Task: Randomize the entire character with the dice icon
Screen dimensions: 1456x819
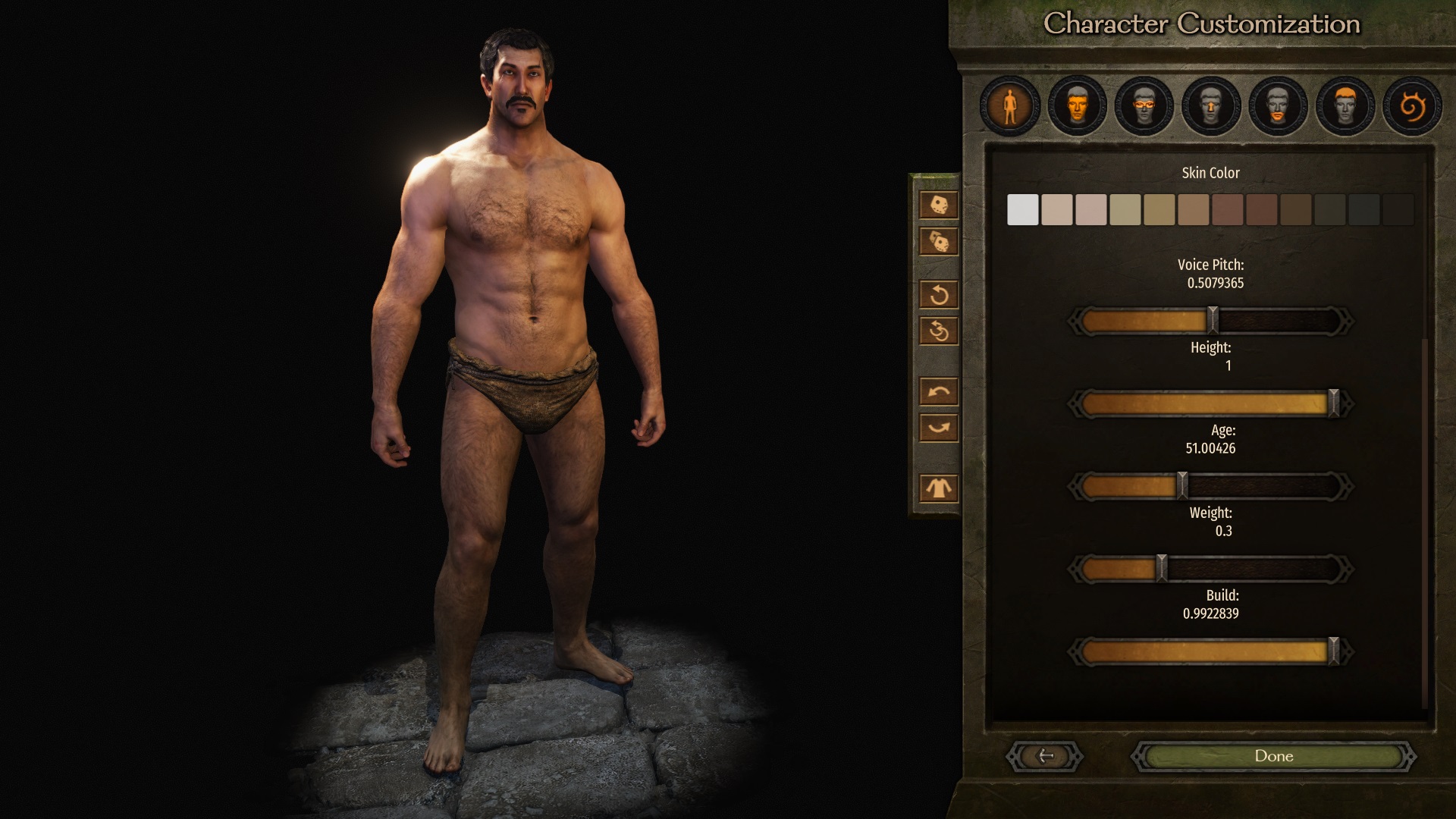Action: [x=938, y=205]
